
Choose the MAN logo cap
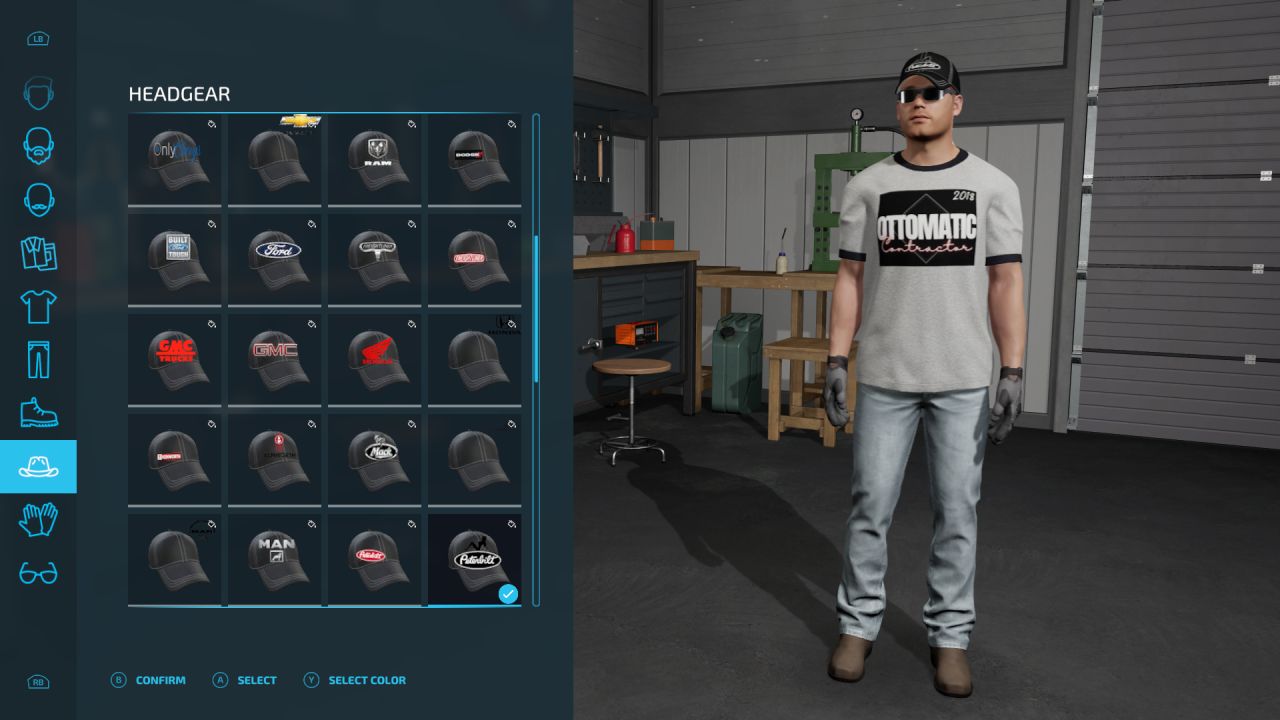[275, 558]
